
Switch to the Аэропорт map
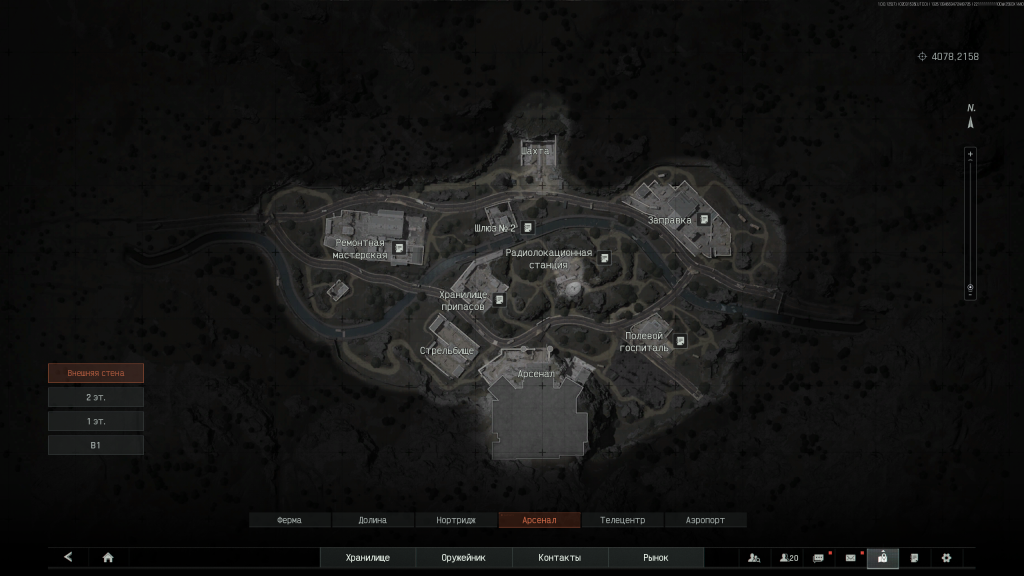pos(705,520)
